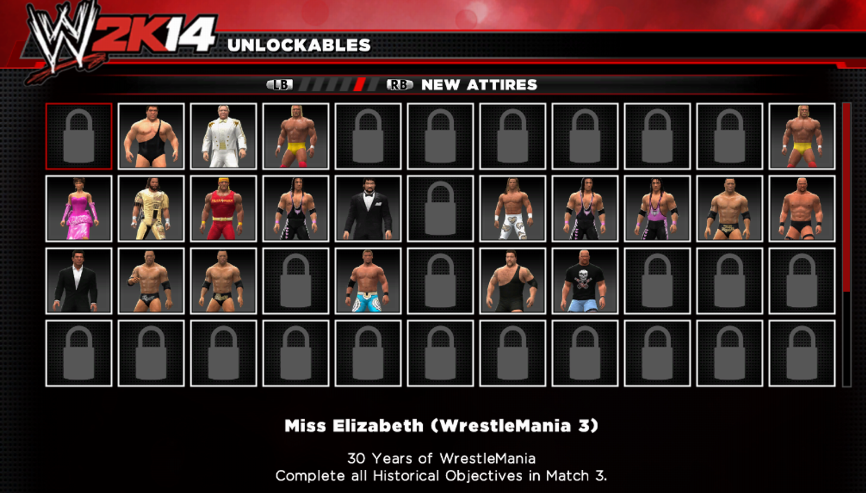Choose Bret Hart in the pink singlet
Screen dimensions: 866x493
point(655,208)
